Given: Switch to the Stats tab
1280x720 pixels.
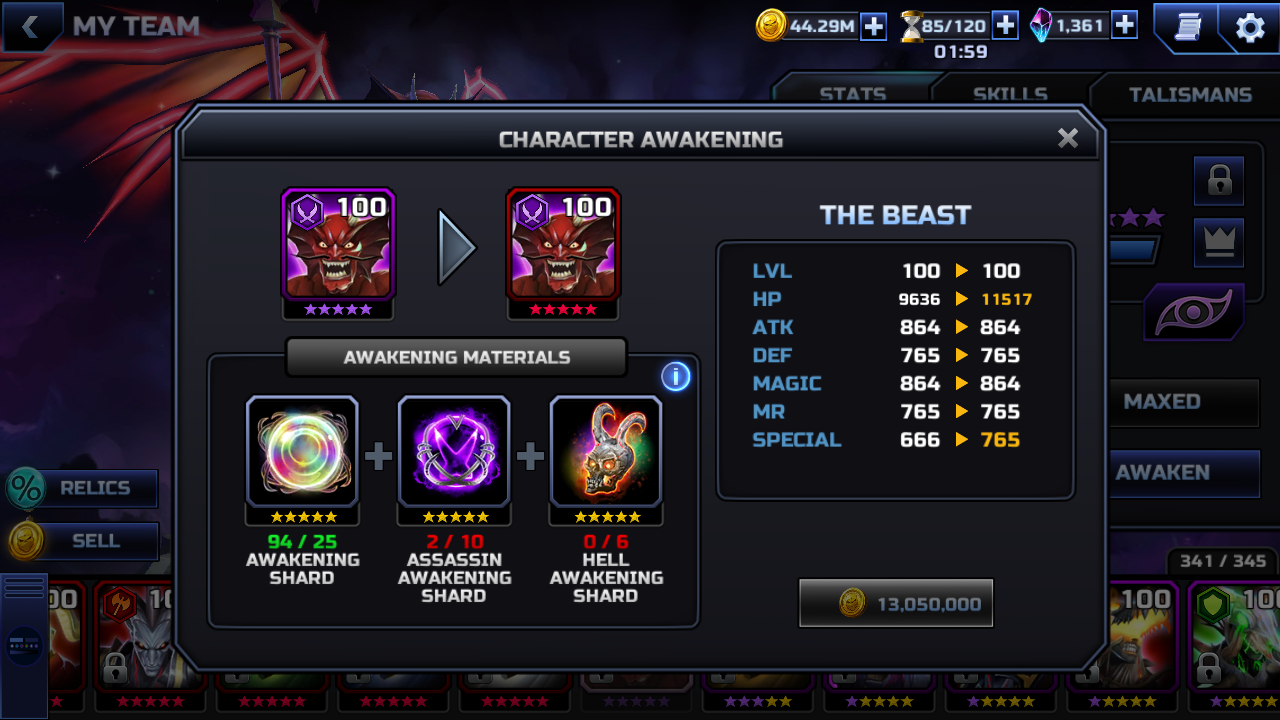Looking at the screenshot, I should point(852,95).
